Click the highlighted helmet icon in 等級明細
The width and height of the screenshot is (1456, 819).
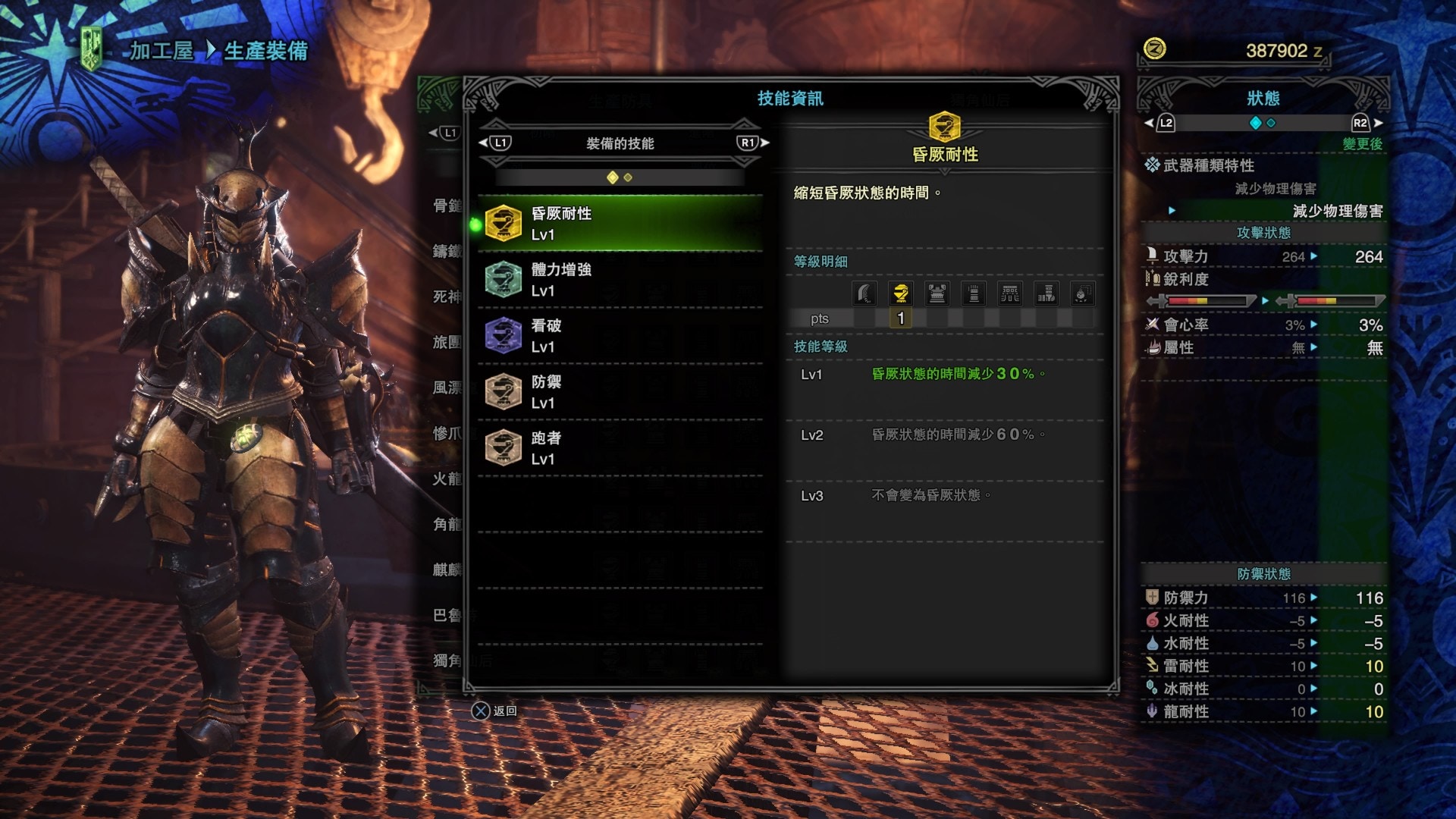point(901,293)
